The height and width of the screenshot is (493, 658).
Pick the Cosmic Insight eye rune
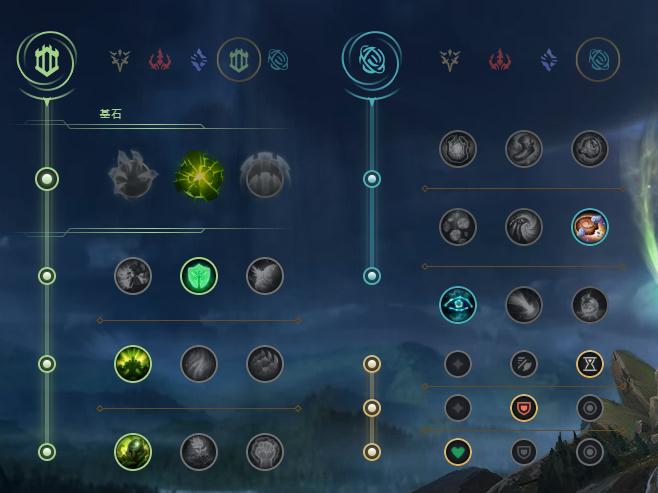[x=458, y=305]
